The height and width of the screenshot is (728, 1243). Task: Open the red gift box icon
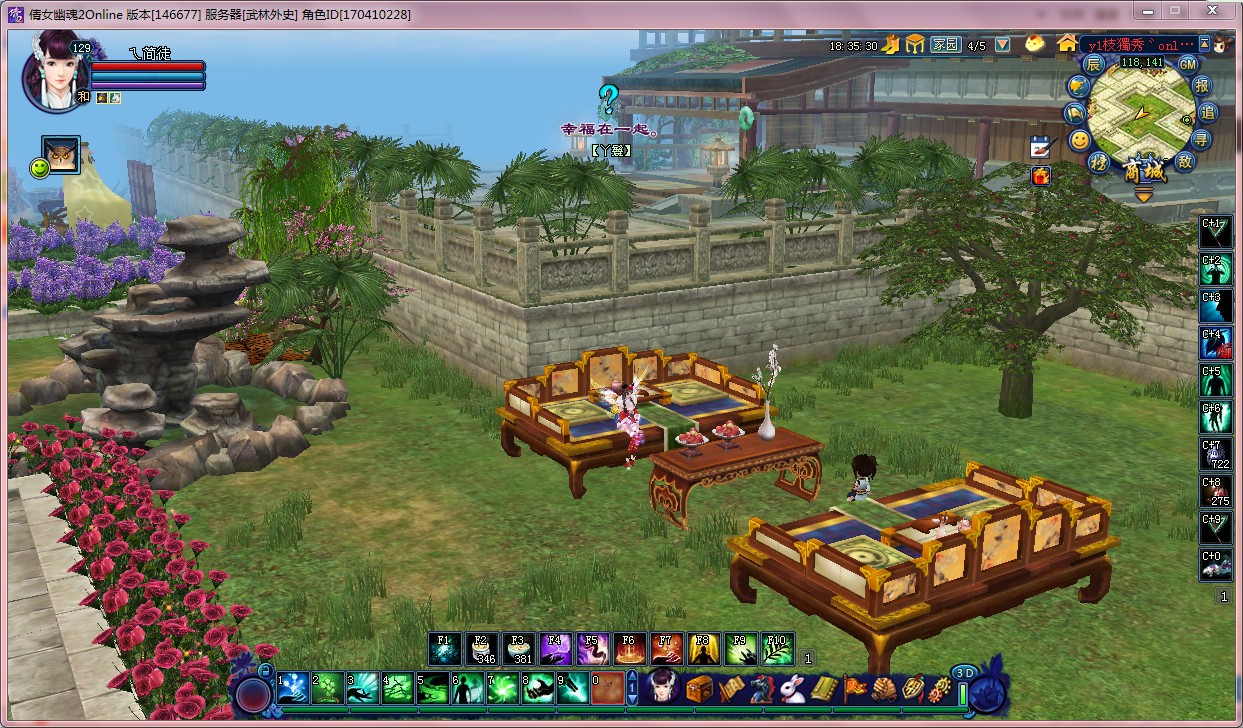click(1041, 176)
